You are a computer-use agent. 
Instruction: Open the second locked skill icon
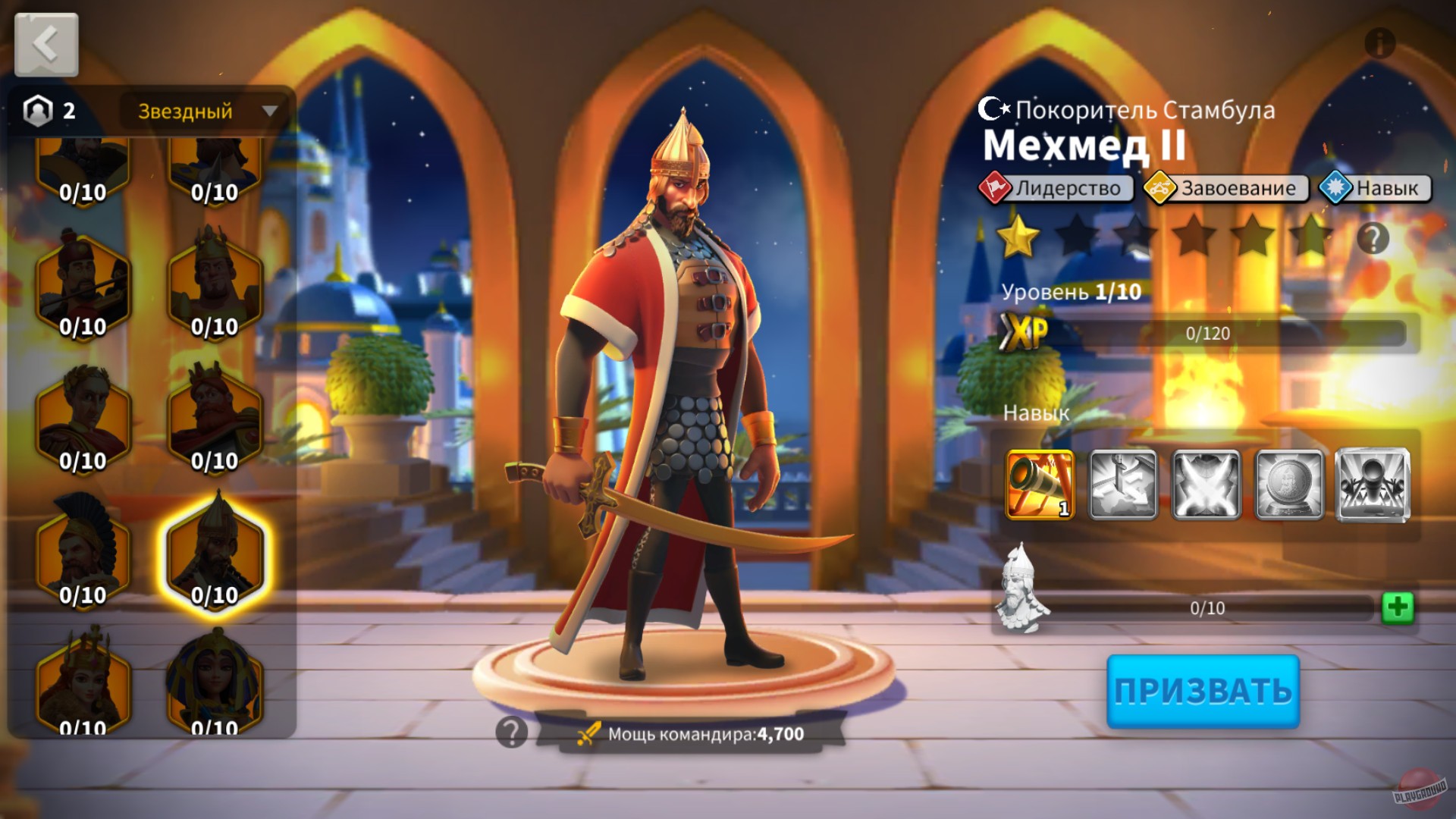coord(1123,485)
